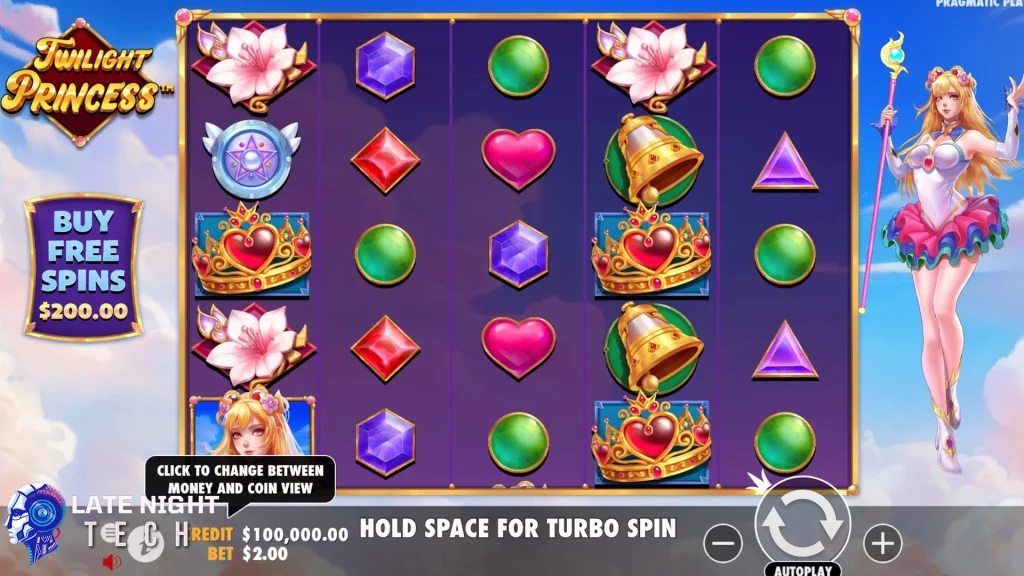The width and height of the screenshot is (1024, 576).
Task: Open the Autoplay options
Action: [x=802, y=570]
